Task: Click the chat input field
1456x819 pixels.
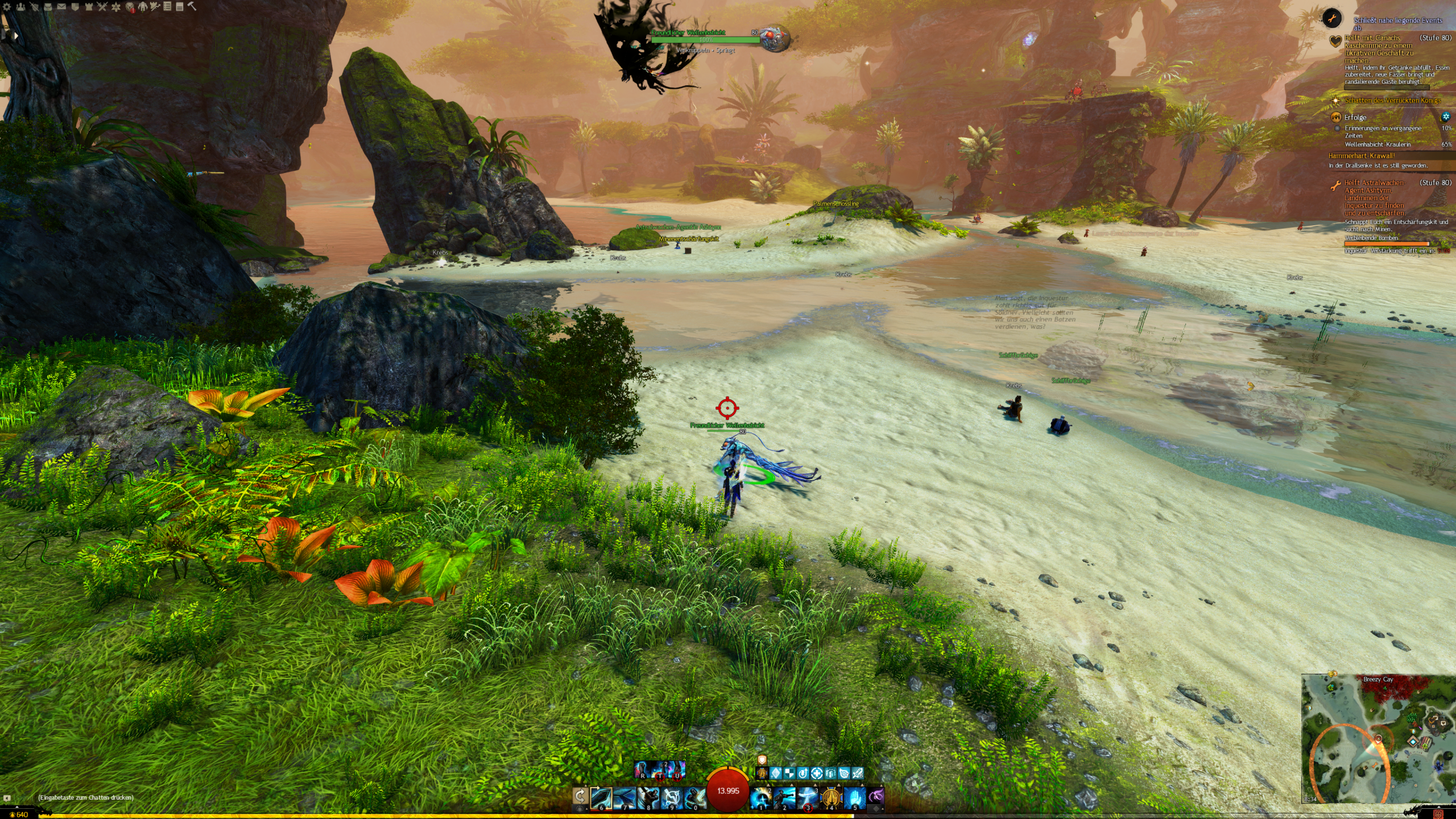Action: 85,797
